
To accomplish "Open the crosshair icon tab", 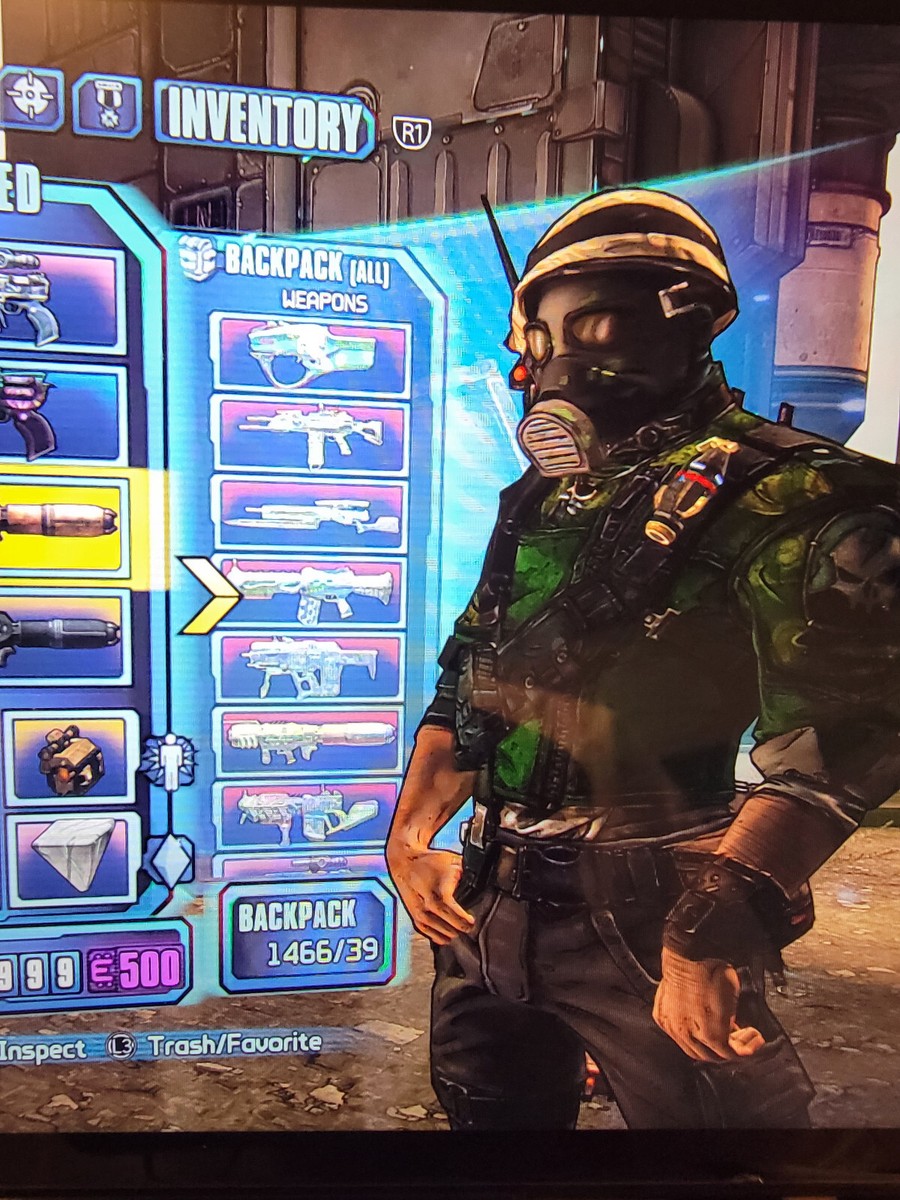I will click(28, 99).
